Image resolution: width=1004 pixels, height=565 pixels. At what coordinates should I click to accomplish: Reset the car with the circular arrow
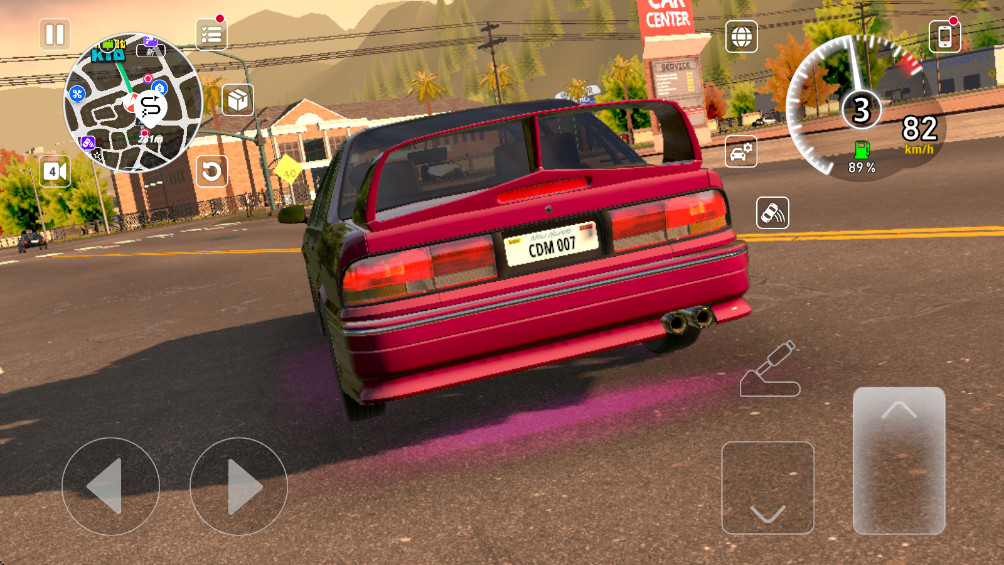pos(211,171)
